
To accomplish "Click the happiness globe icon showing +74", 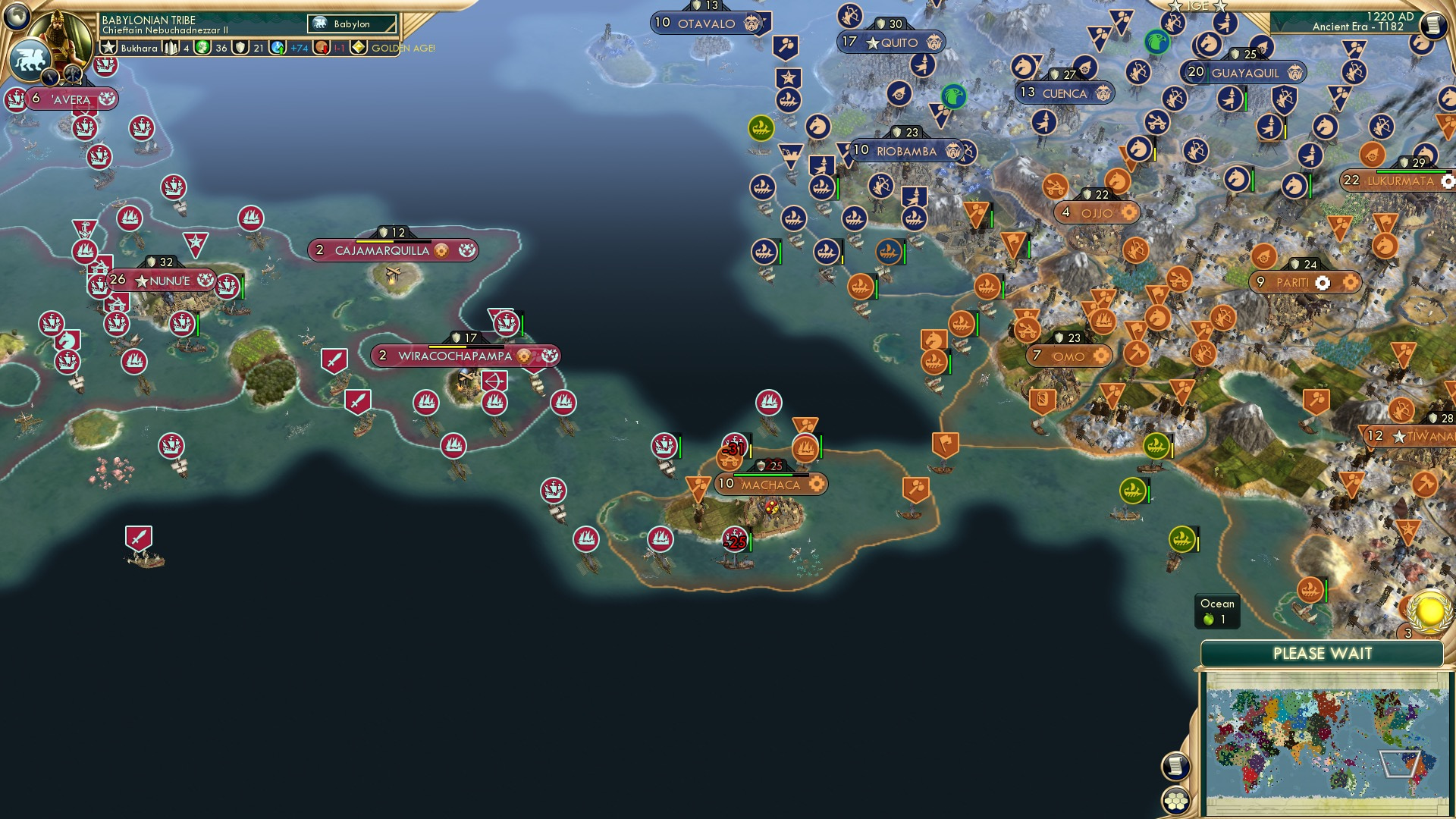I will pos(279,48).
